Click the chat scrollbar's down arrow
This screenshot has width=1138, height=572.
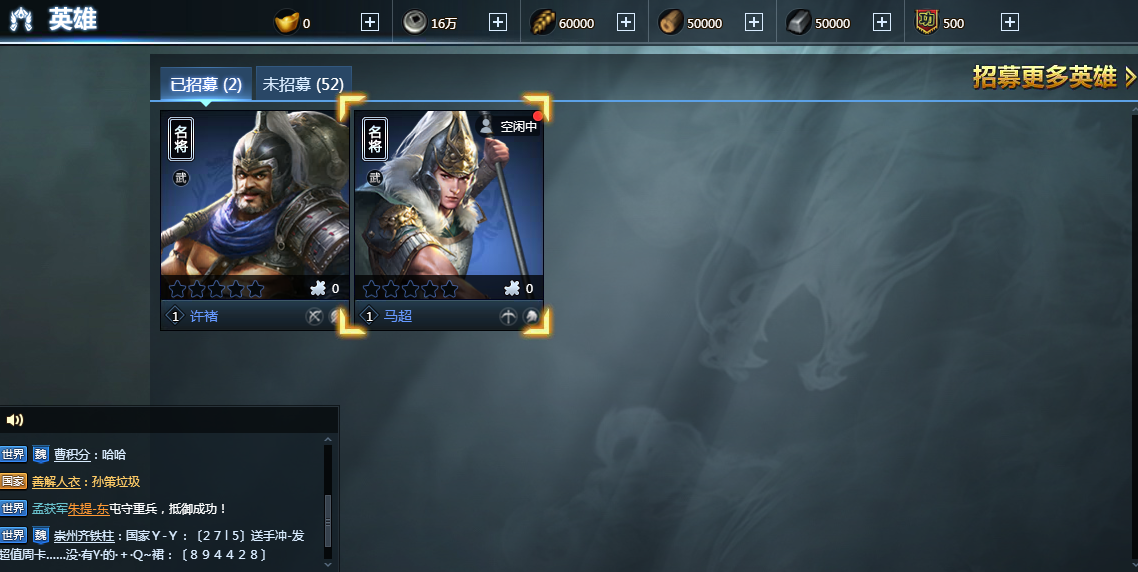(328, 565)
